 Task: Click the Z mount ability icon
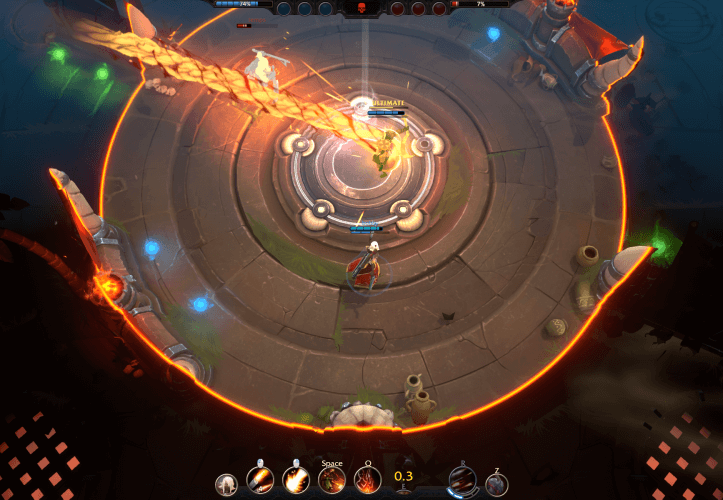click(496, 484)
